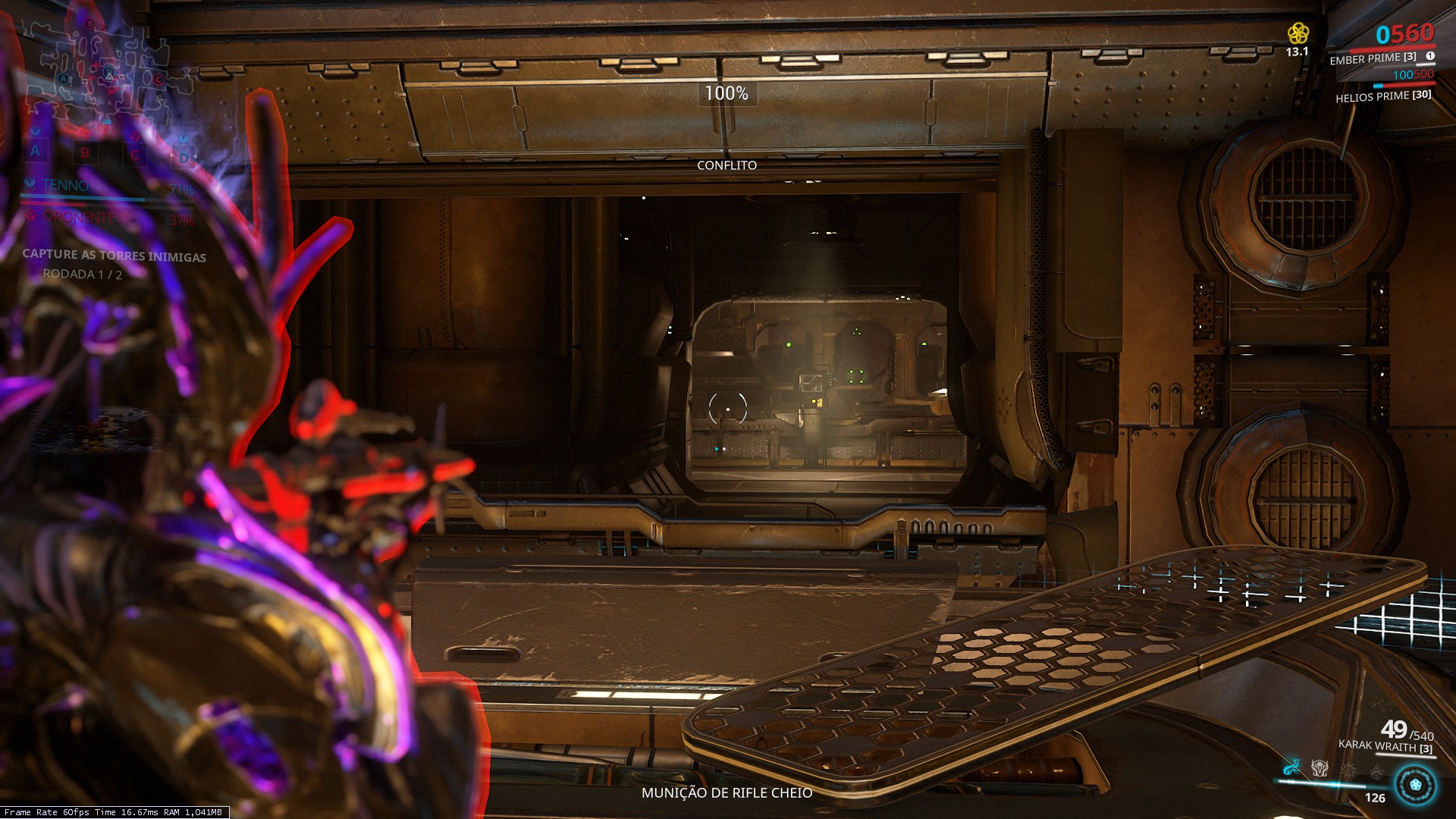This screenshot has height=819, width=1456.
Task: Click the team score progress bar
Action: pyautogui.click(x=83, y=199)
